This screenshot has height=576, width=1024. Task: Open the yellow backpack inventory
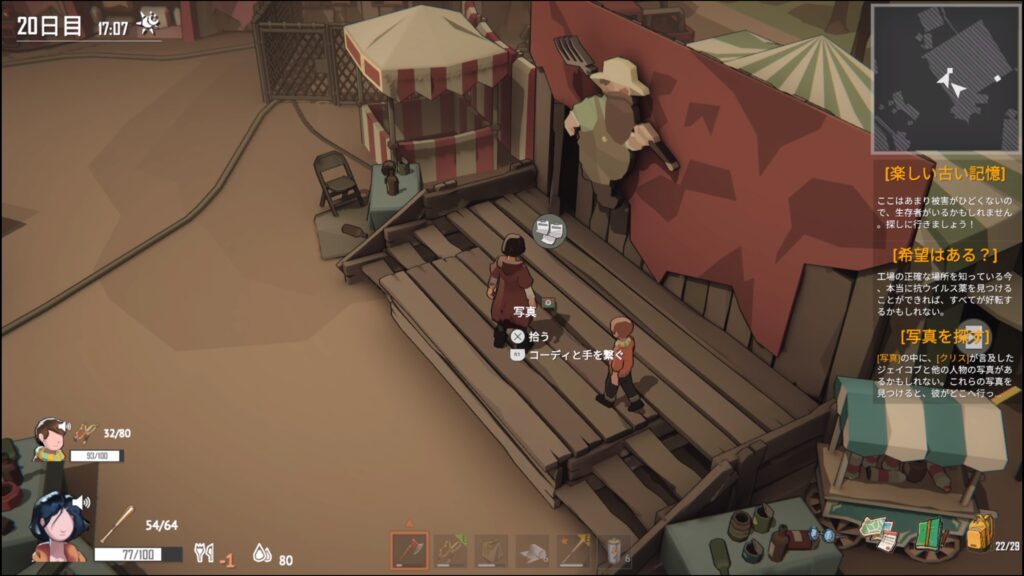(980, 532)
